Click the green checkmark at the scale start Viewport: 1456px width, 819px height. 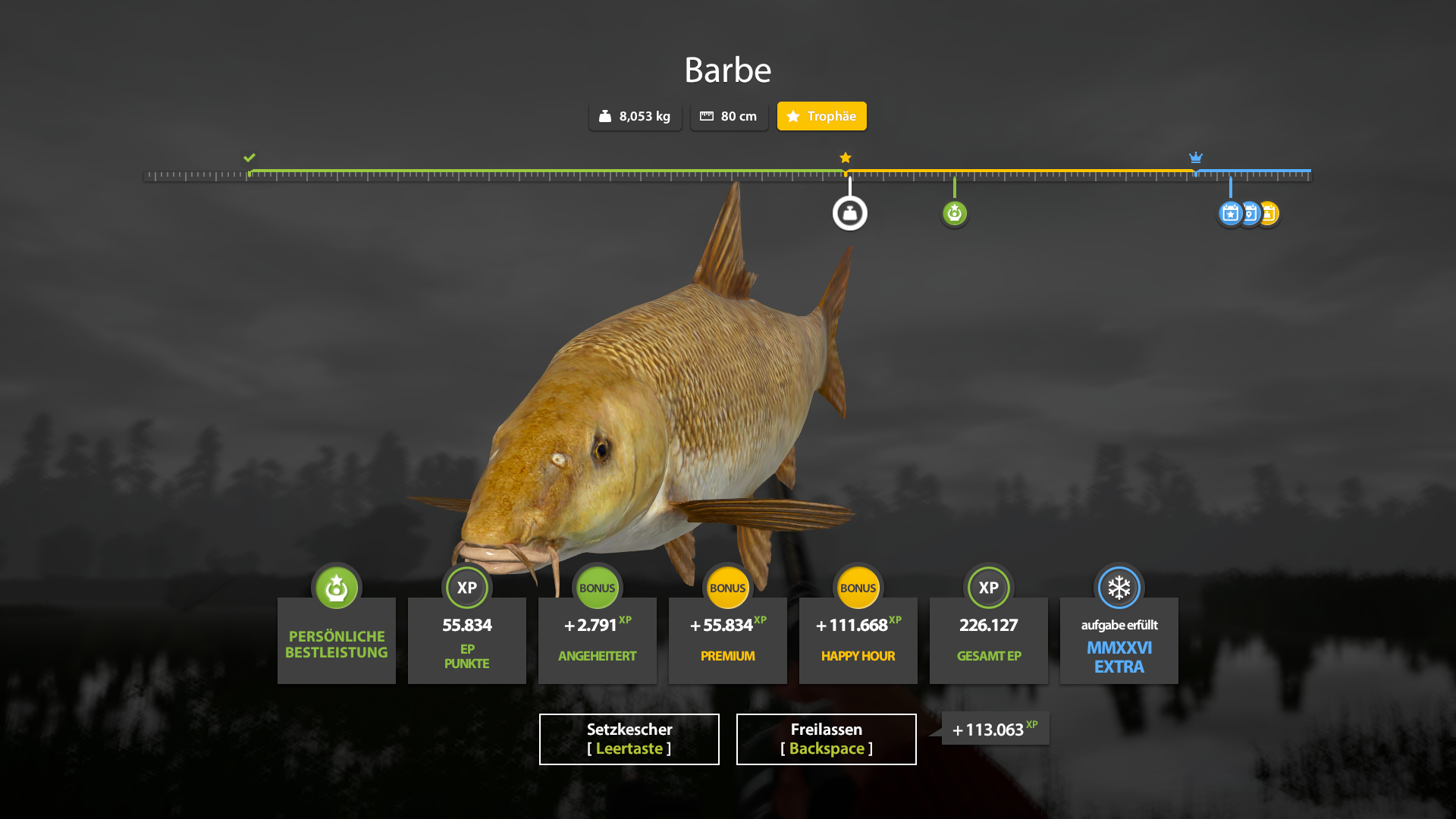(250, 158)
